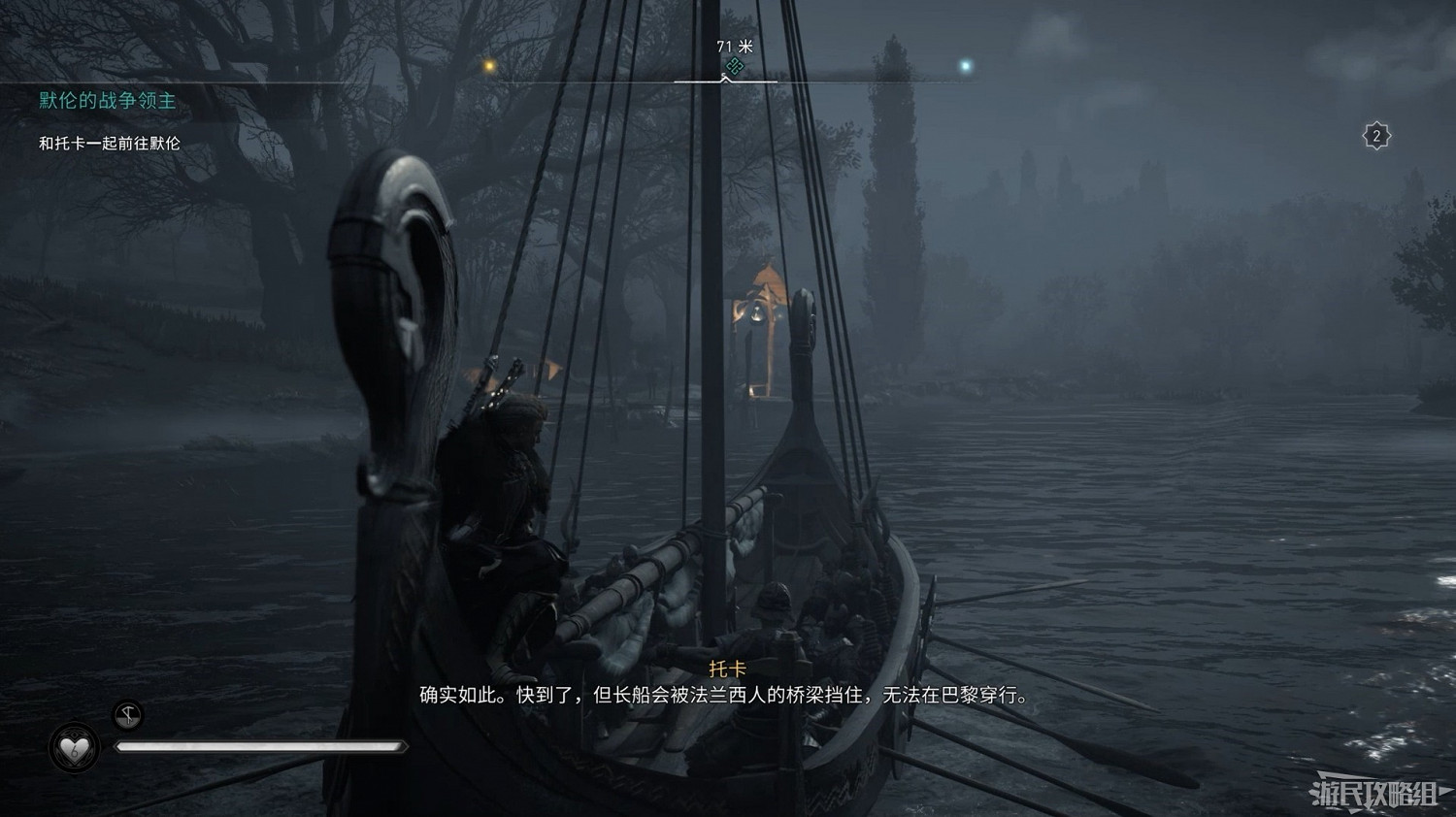Toggle the level number inside the heart icon
Screen dimensions: 1456x817
click(x=77, y=750)
